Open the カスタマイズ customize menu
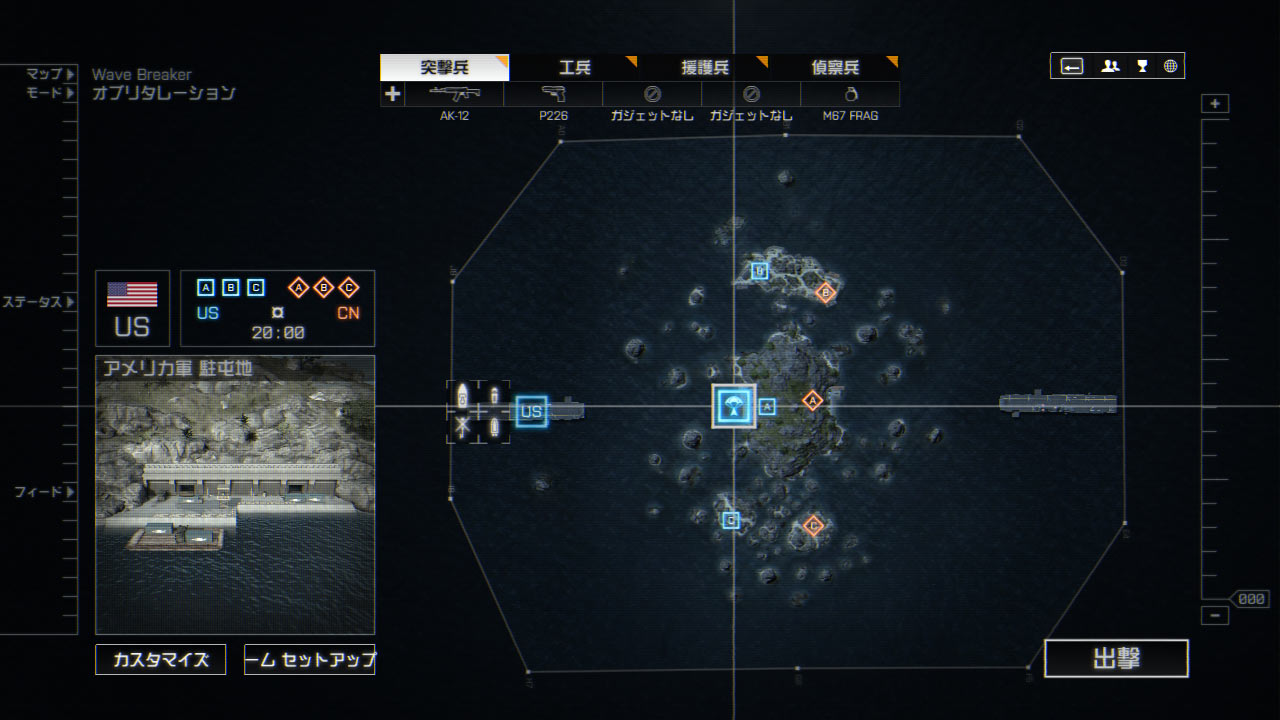 click(161, 660)
